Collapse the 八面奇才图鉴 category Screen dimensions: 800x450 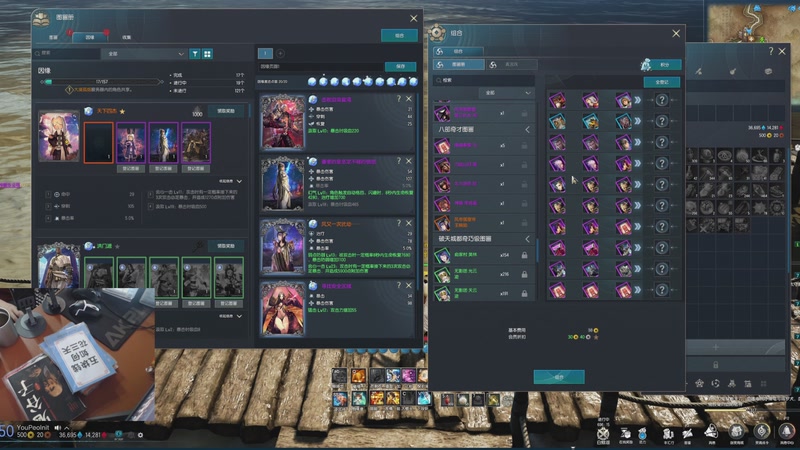[x=527, y=130]
